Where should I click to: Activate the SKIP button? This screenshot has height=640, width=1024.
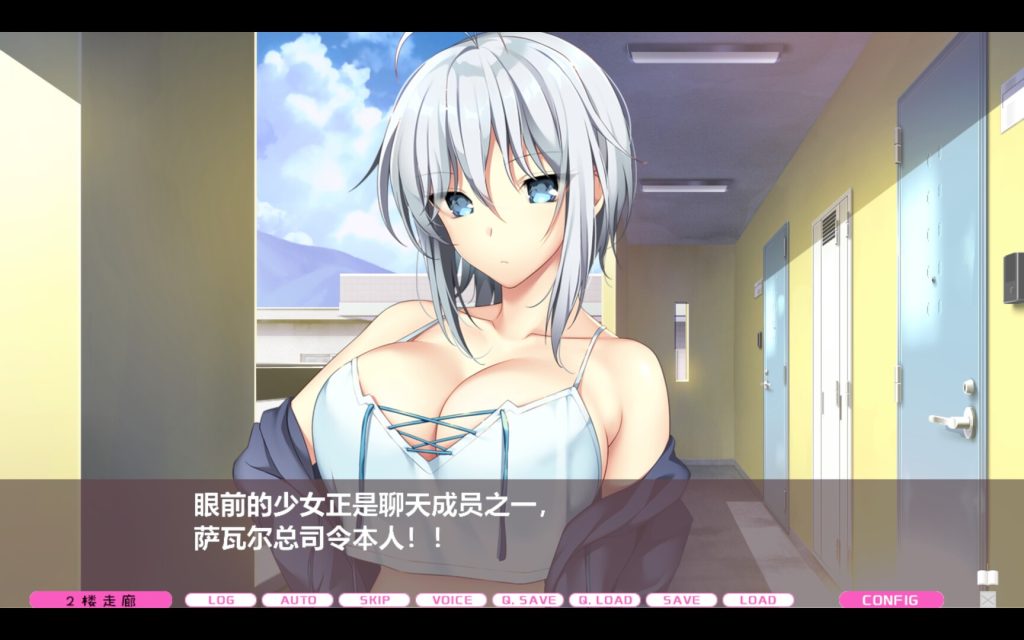(x=374, y=600)
